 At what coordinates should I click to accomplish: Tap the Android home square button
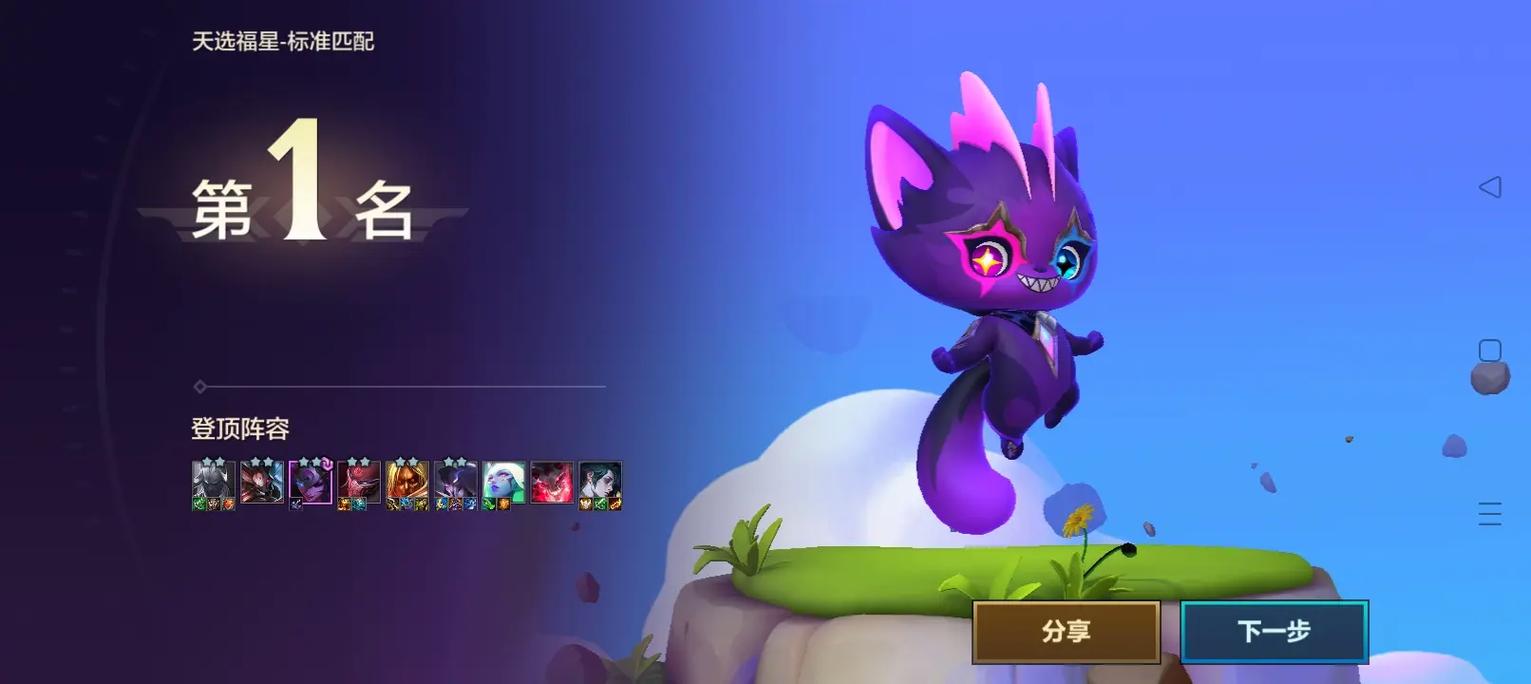[x=1490, y=350]
